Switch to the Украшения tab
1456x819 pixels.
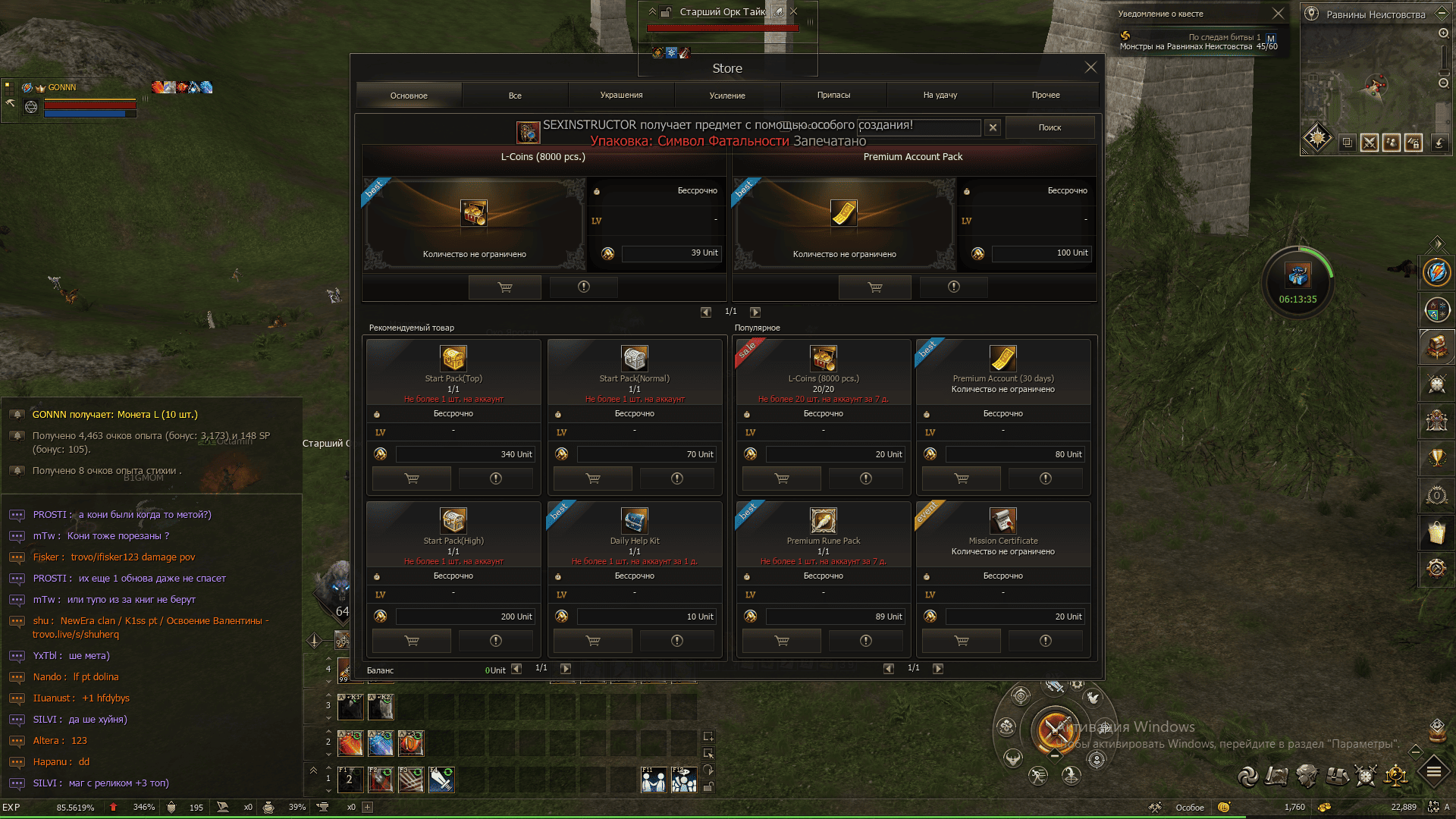click(621, 96)
